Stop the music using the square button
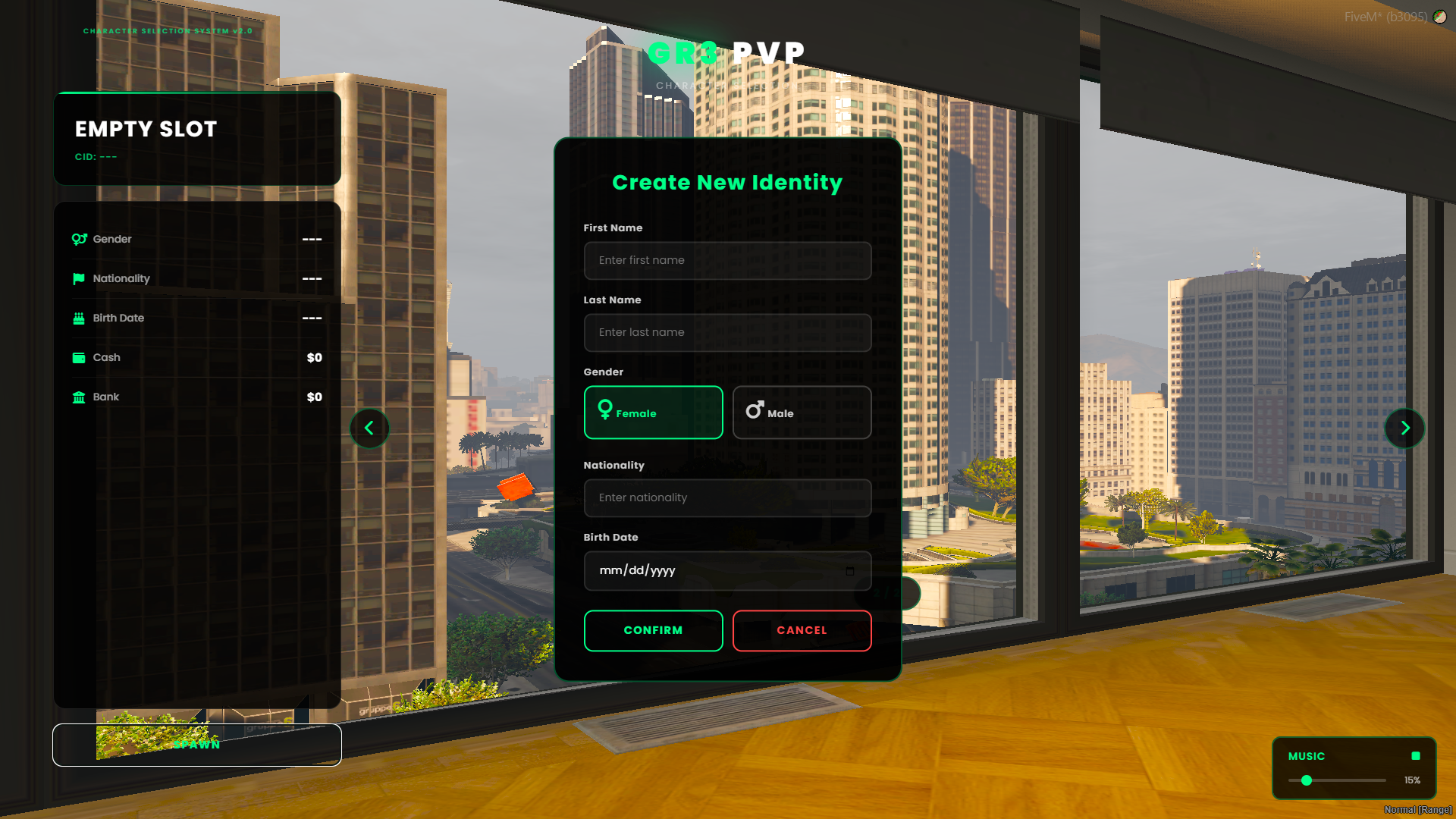 click(x=1415, y=756)
